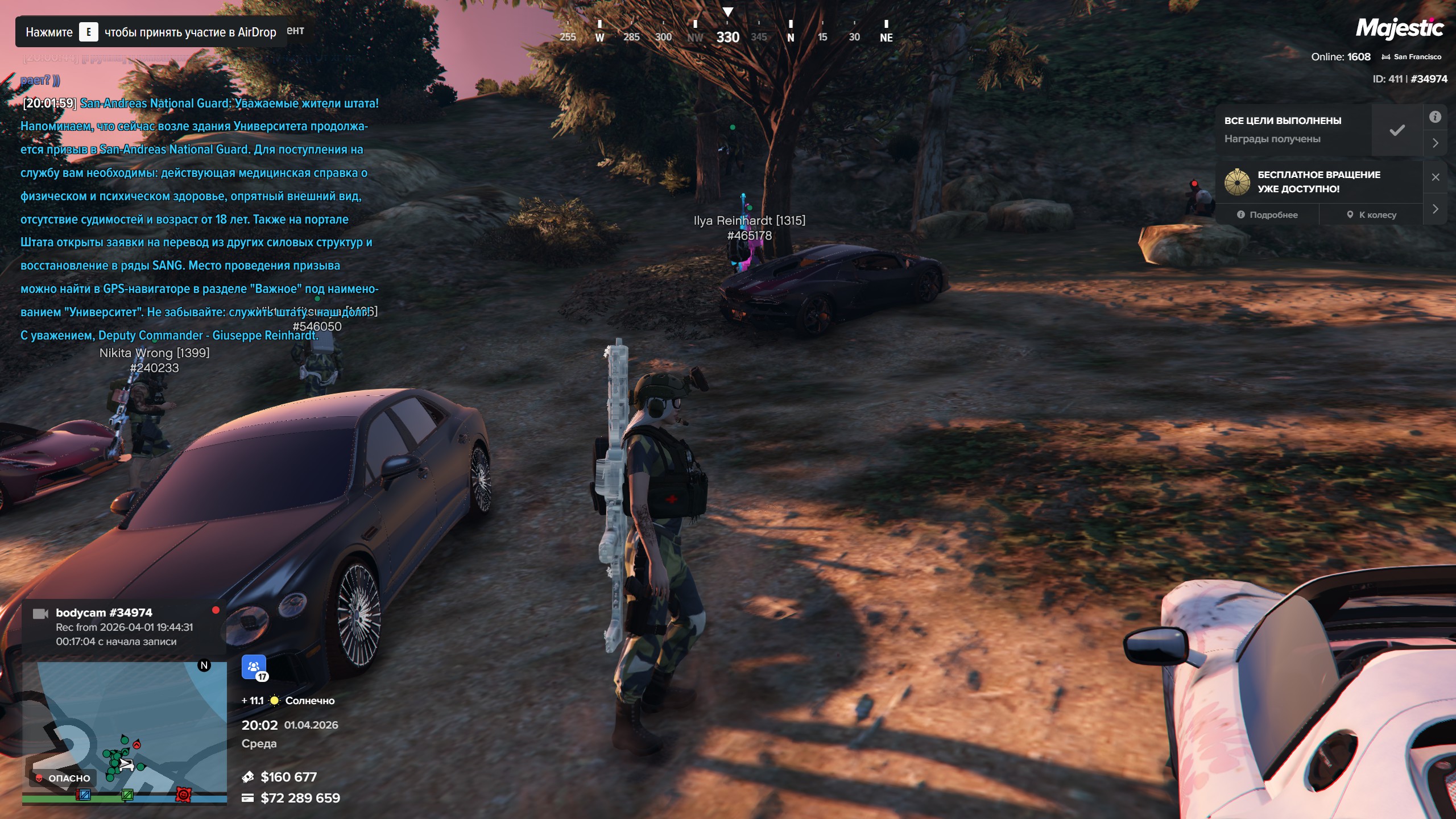The width and height of the screenshot is (1456, 819).
Task: Expand the free spin panel arrow
Action: pos(1435,209)
